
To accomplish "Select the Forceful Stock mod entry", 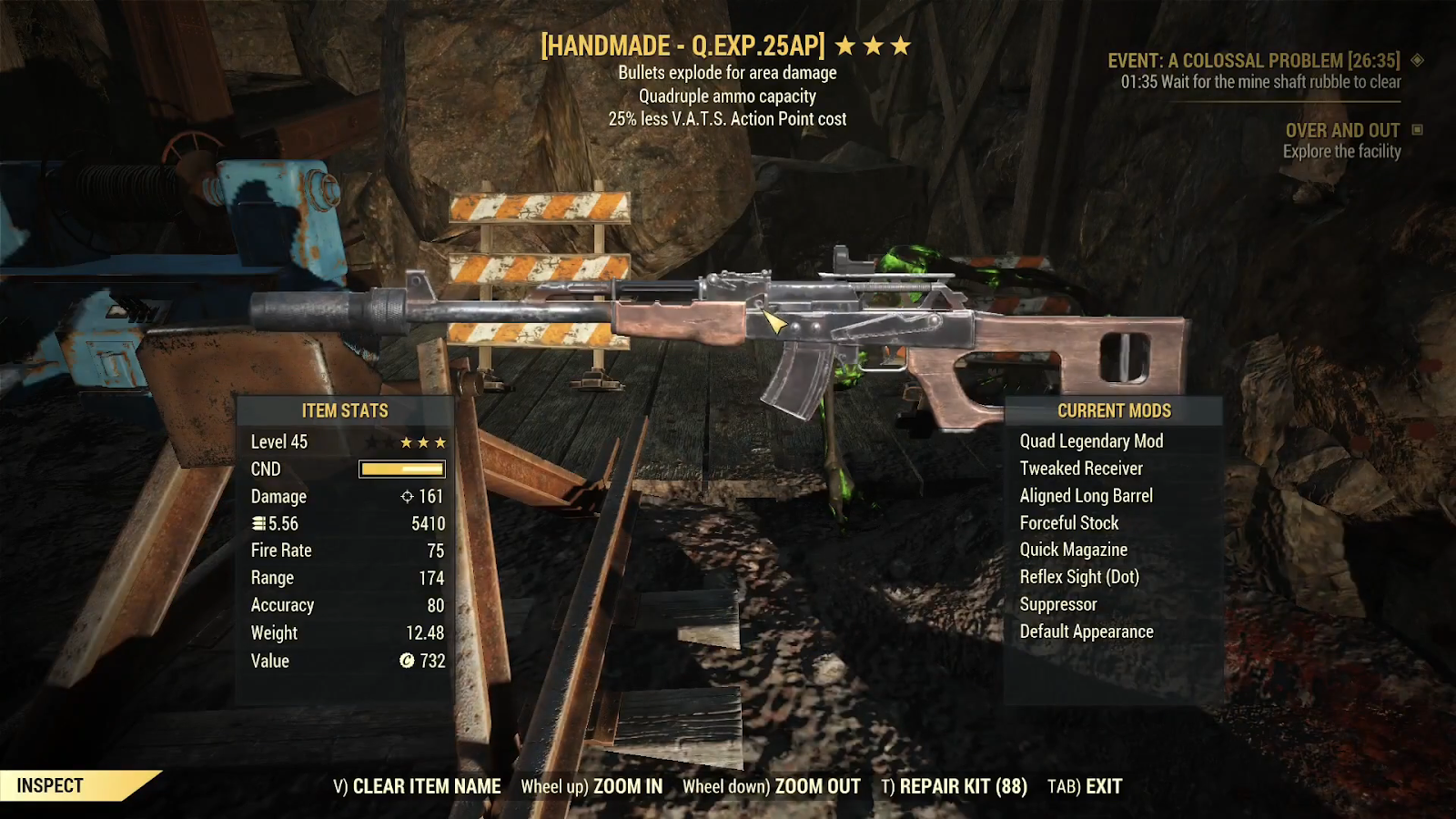I will point(1069,523).
